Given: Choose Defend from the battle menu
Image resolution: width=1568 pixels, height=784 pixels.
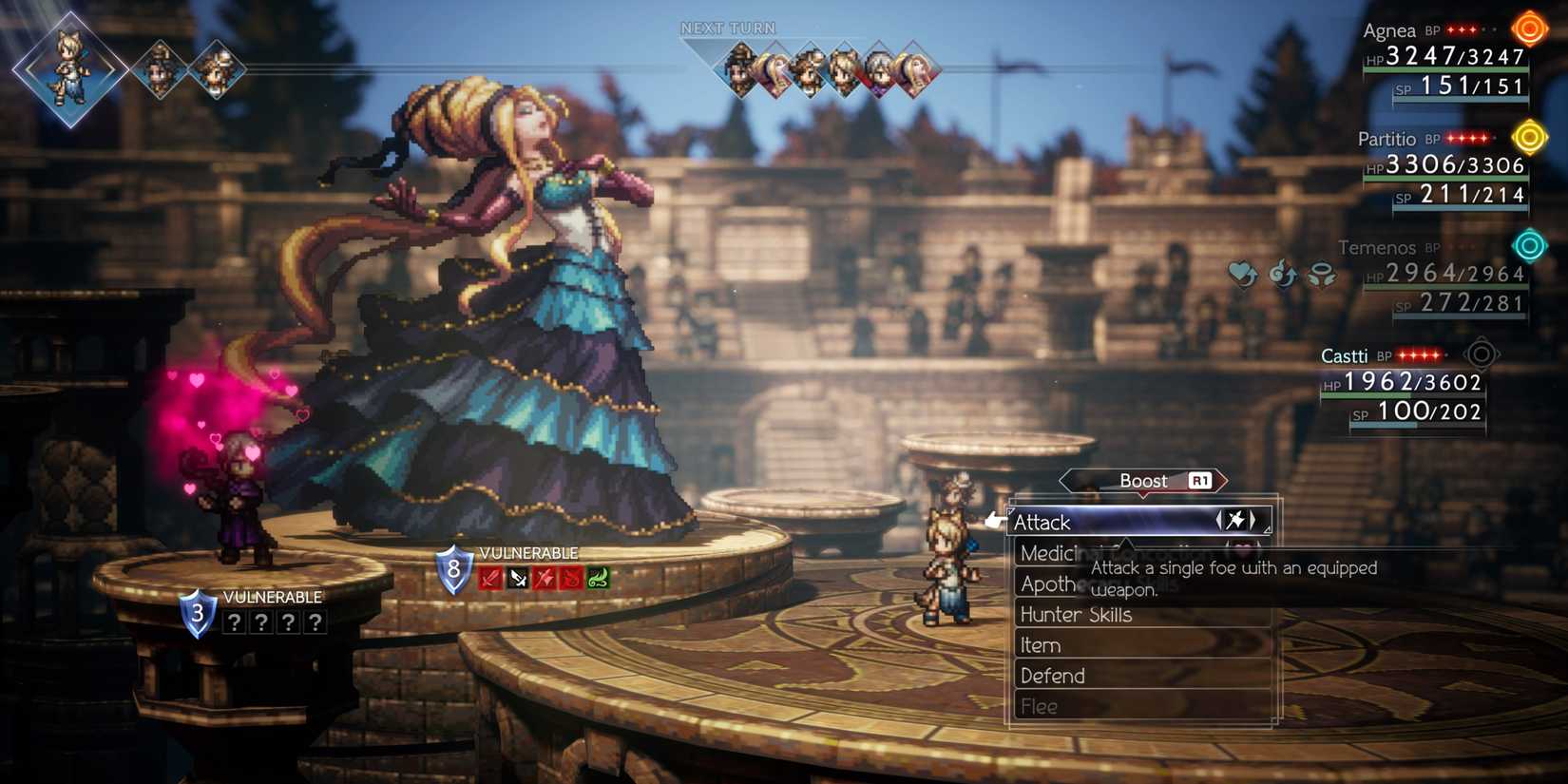Looking at the screenshot, I should pos(1051,676).
